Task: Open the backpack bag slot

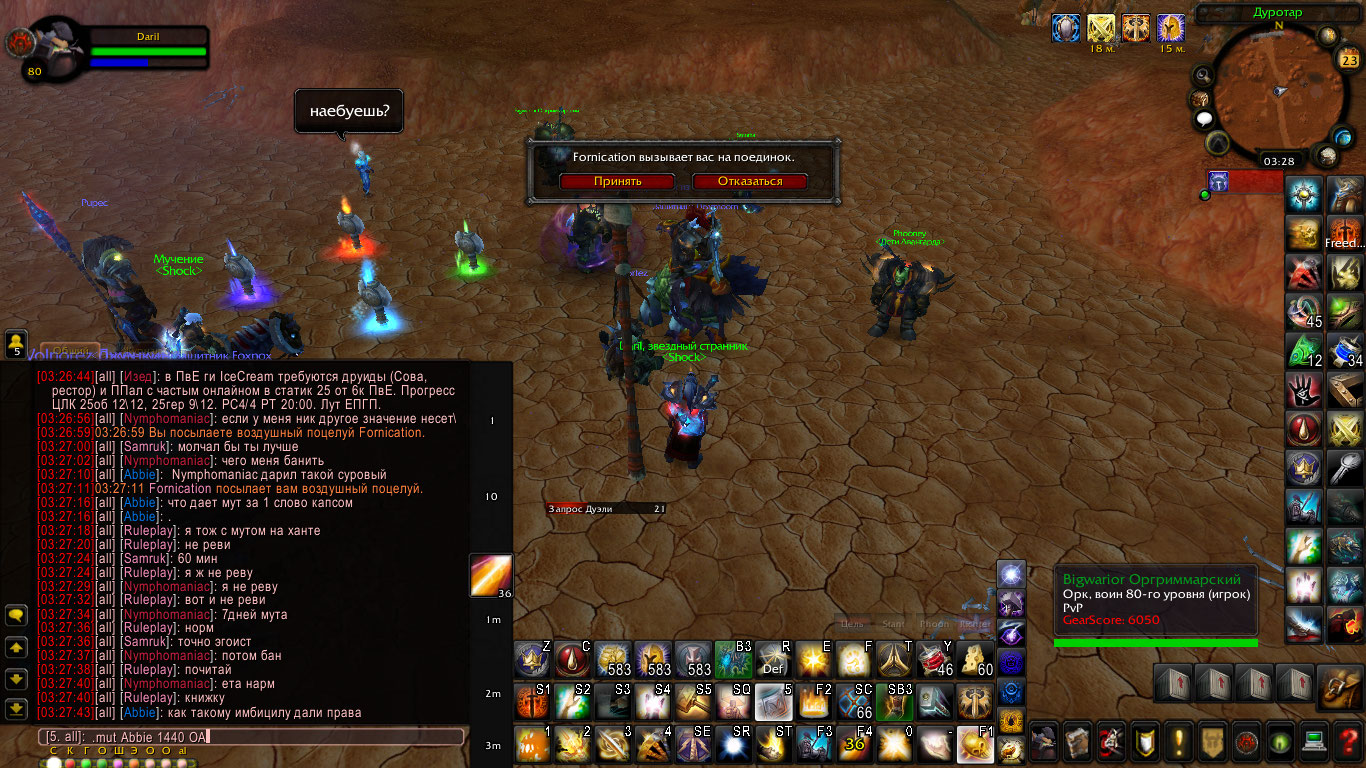Action: [1339, 686]
